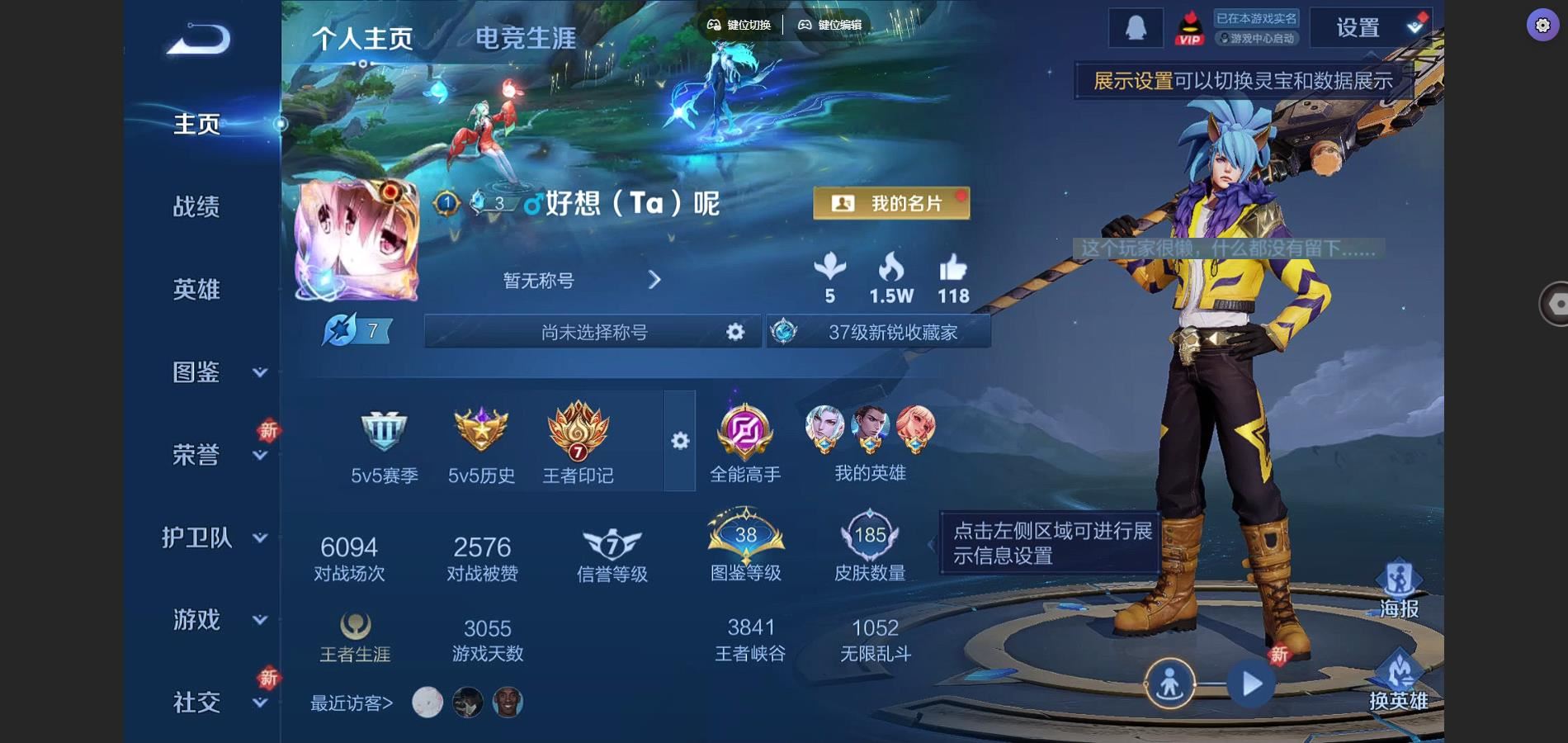This screenshot has width=1568, height=743.
Task: Click 键位切换 in the emulator bar
Action: pyautogui.click(x=739, y=25)
